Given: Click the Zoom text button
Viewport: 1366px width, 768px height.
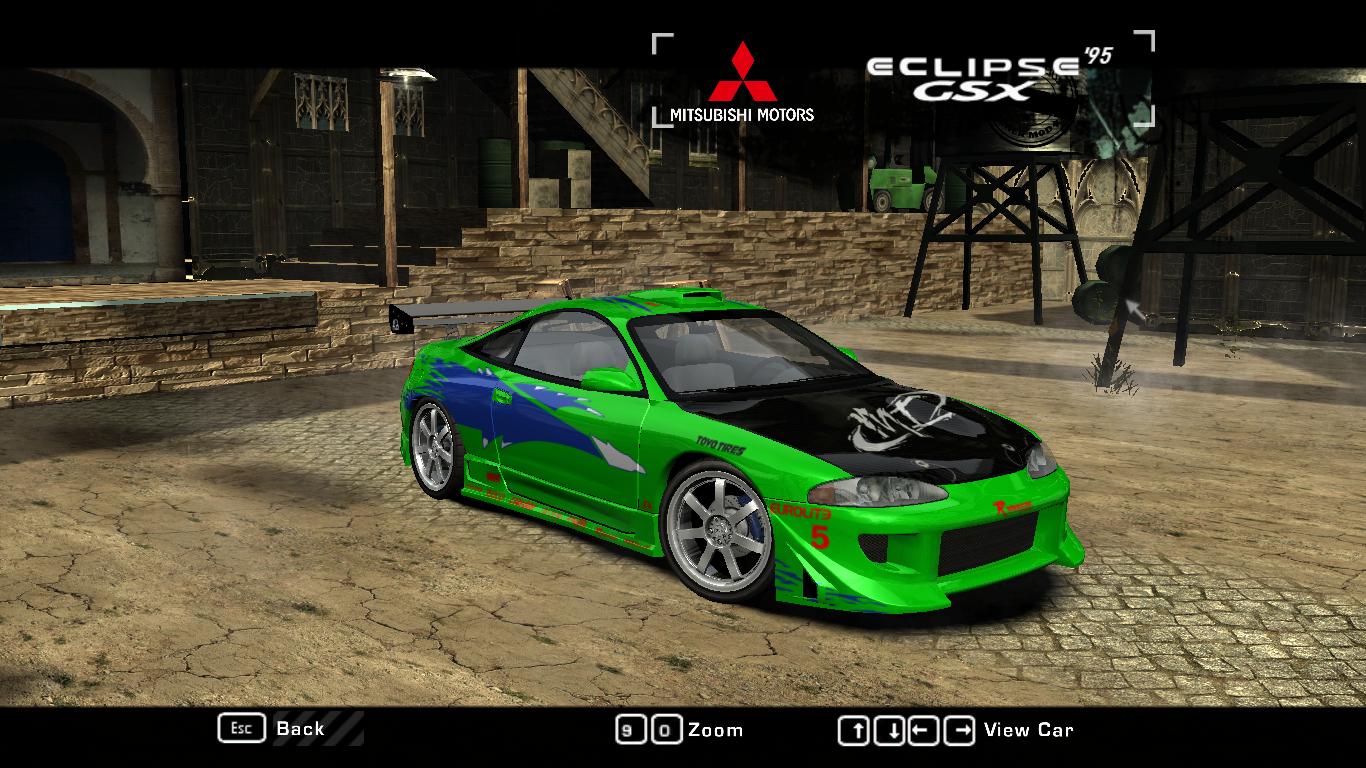Looking at the screenshot, I should 712,729.
